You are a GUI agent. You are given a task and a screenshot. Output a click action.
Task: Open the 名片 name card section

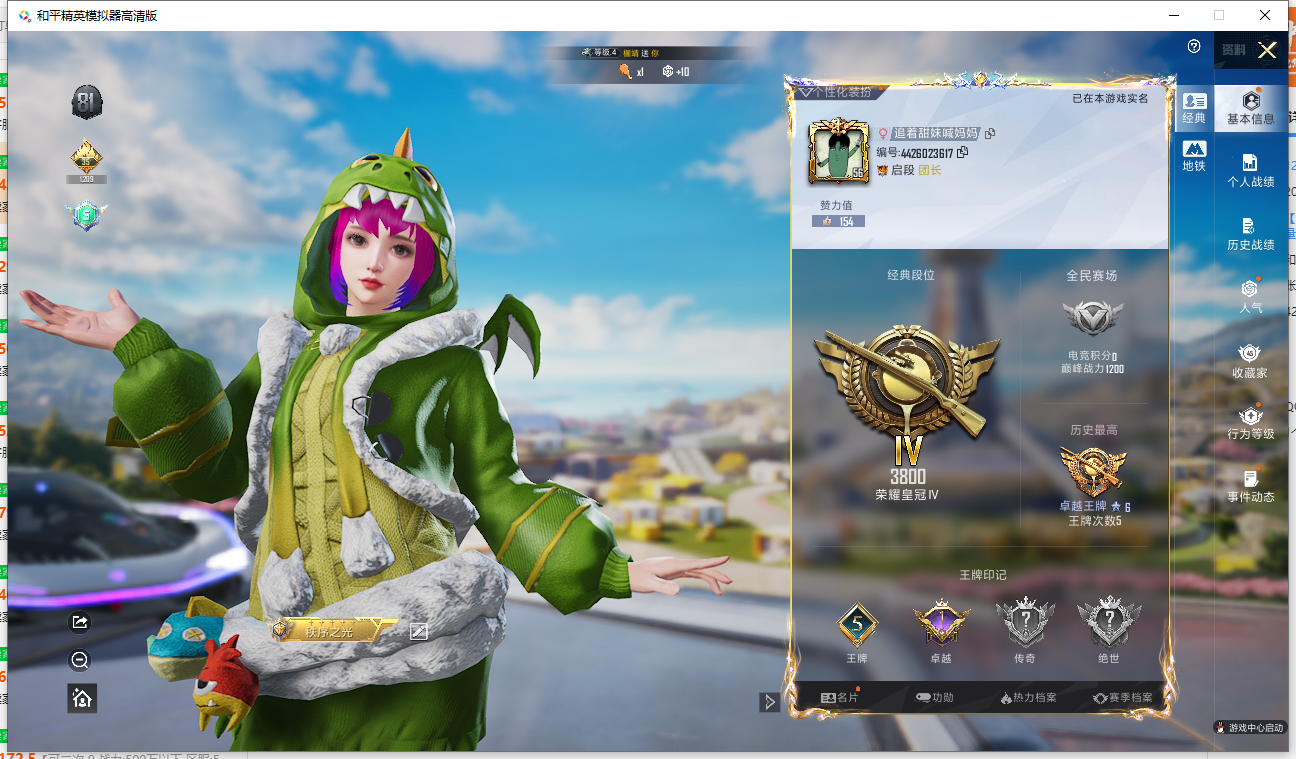tap(840, 698)
